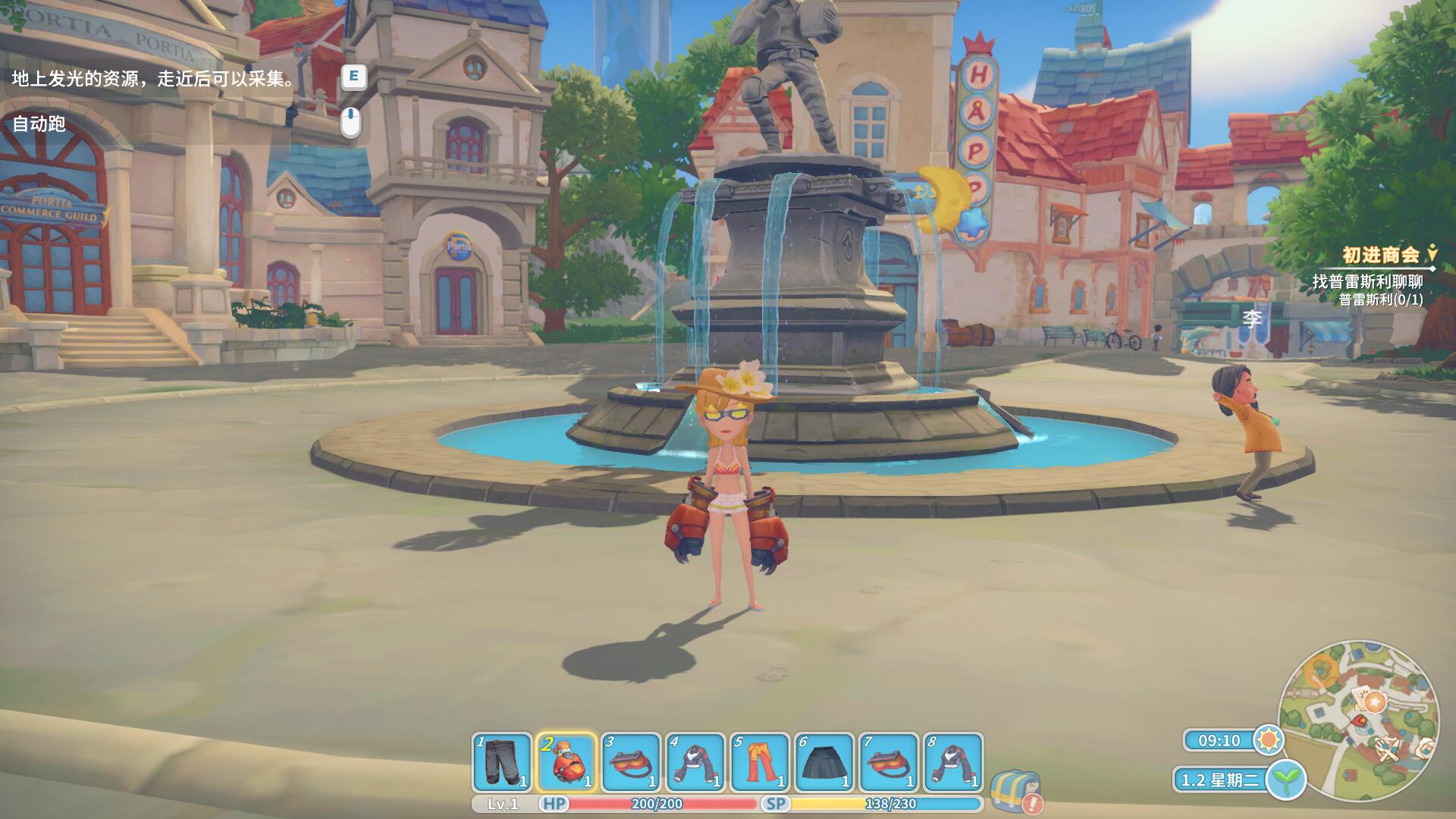Open the circular town minimap

point(1357,720)
